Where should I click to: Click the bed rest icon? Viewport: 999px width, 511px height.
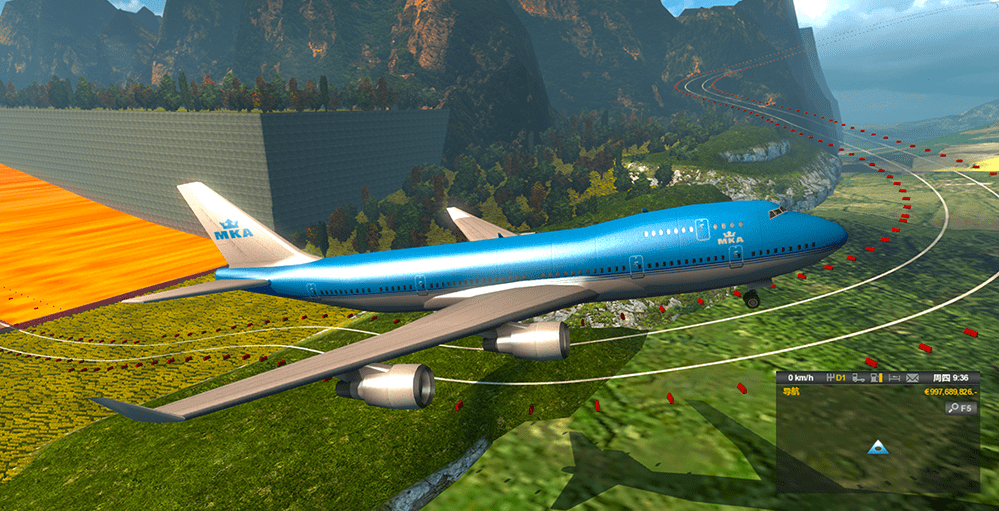[x=893, y=378]
